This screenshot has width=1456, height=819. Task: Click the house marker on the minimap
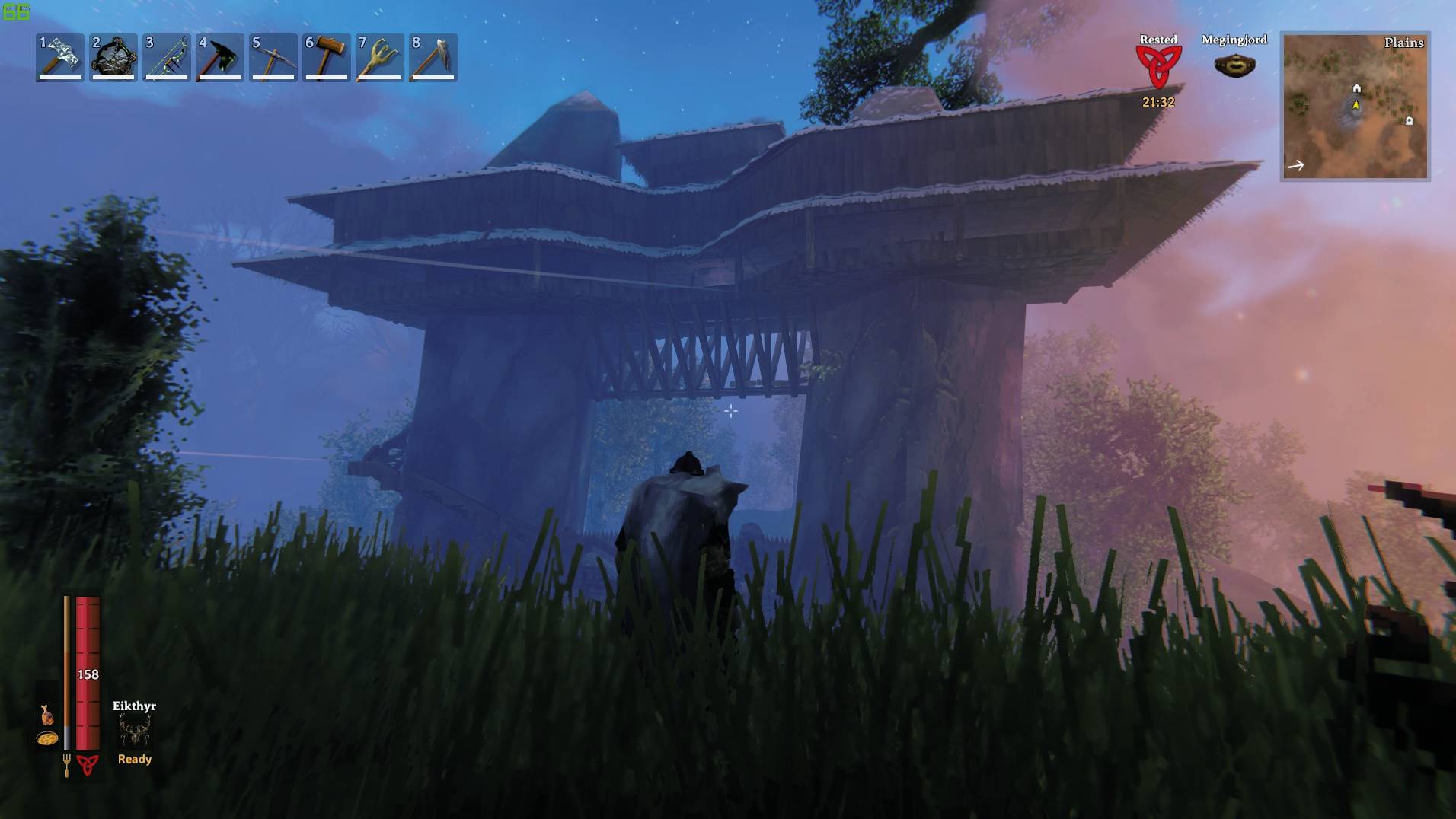tap(1356, 88)
